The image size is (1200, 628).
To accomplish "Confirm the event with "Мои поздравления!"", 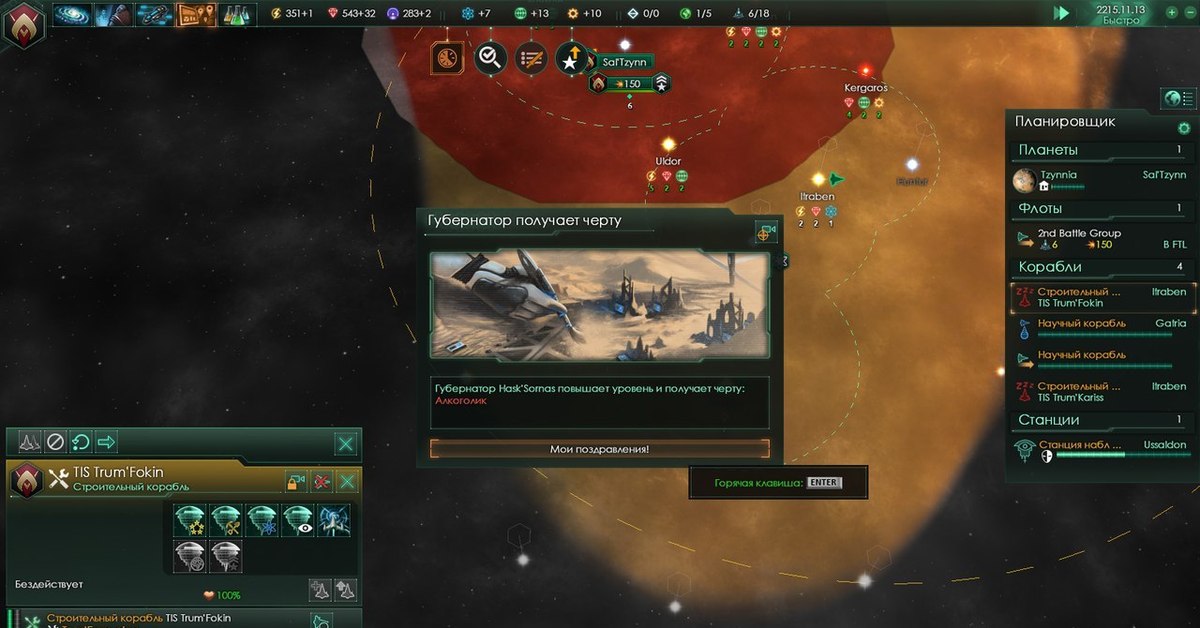I will click(x=600, y=449).
